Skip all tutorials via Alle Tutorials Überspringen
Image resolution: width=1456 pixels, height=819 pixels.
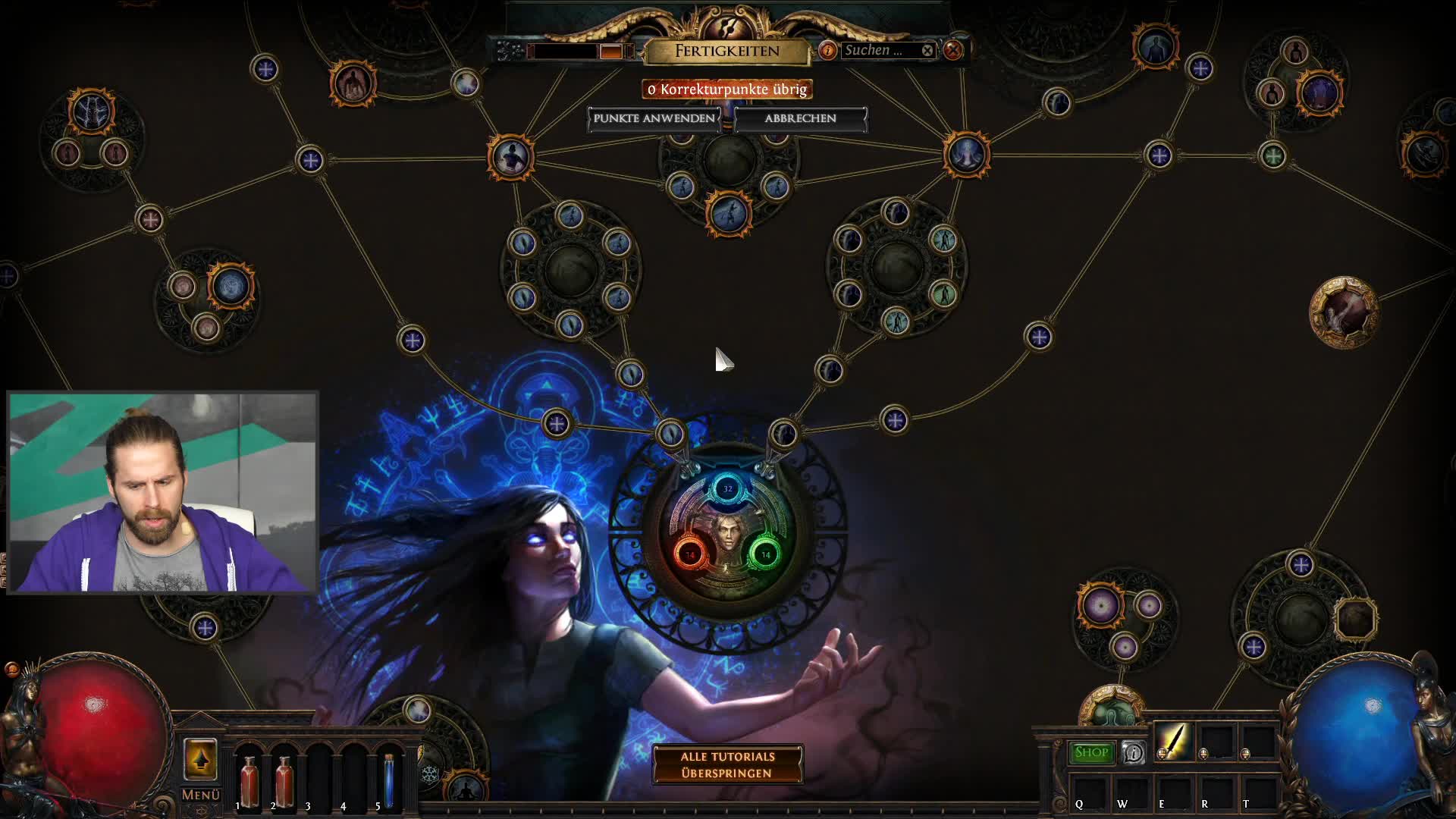pyautogui.click(x=727, y=764)
